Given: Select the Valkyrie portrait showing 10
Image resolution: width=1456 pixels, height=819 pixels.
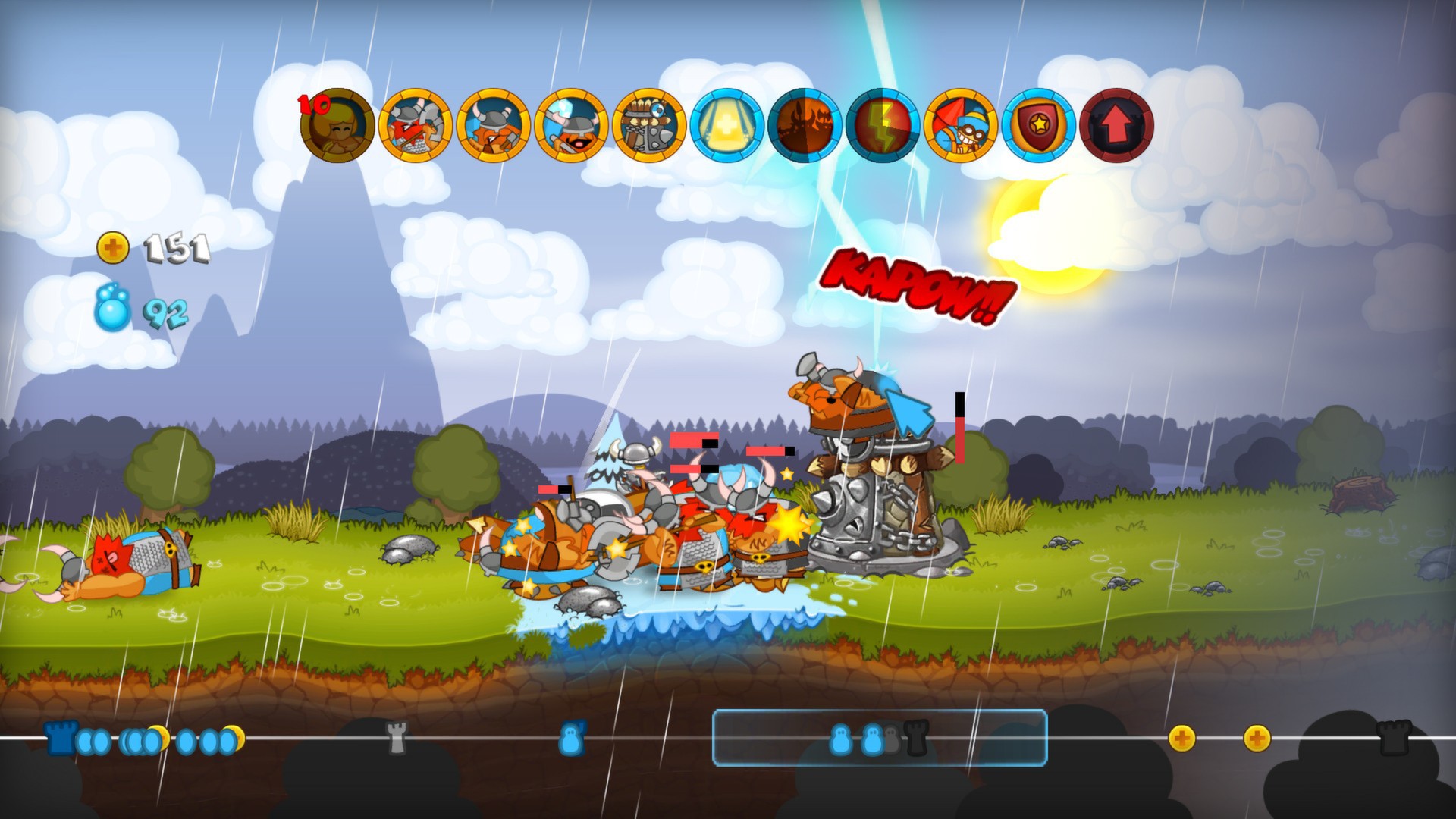Looking at the screenshot, I should click(x=337, y=127).
